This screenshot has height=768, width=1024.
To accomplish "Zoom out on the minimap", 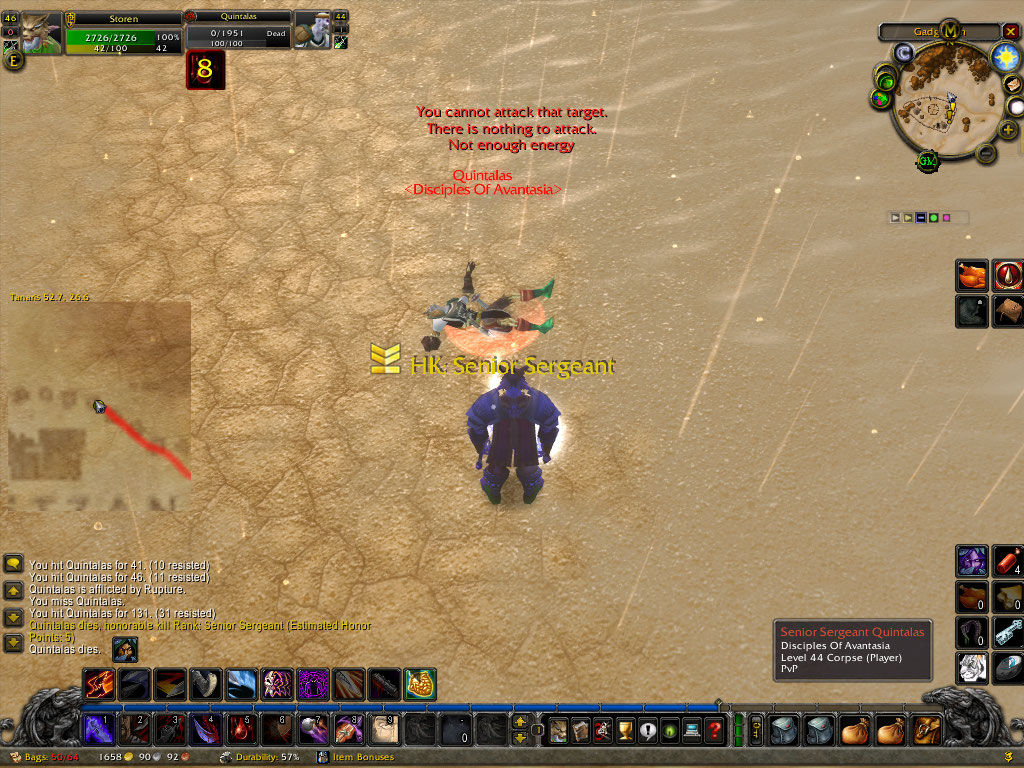I will tap(984, 154).
